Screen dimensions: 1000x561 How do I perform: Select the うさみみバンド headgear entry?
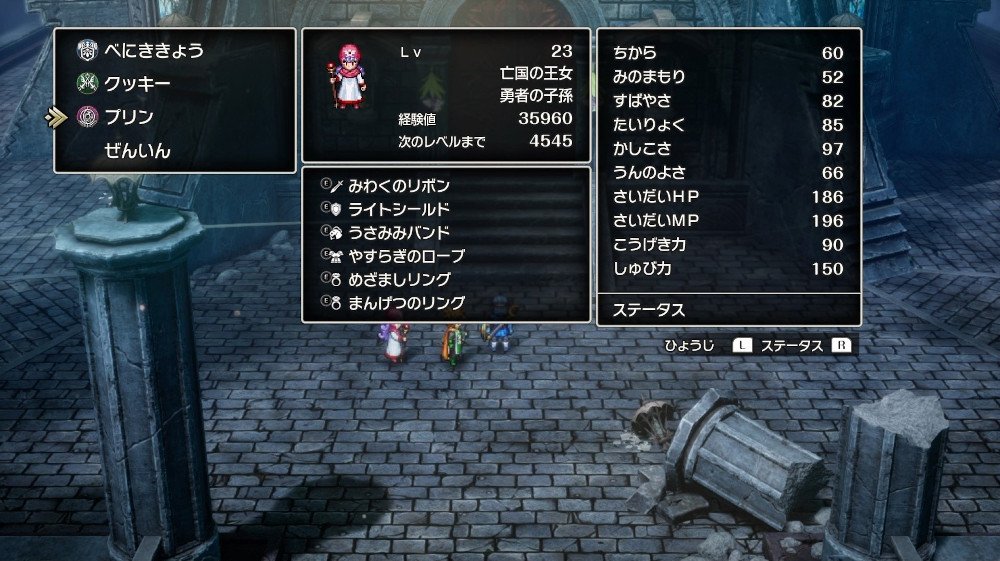coord(398,232)
